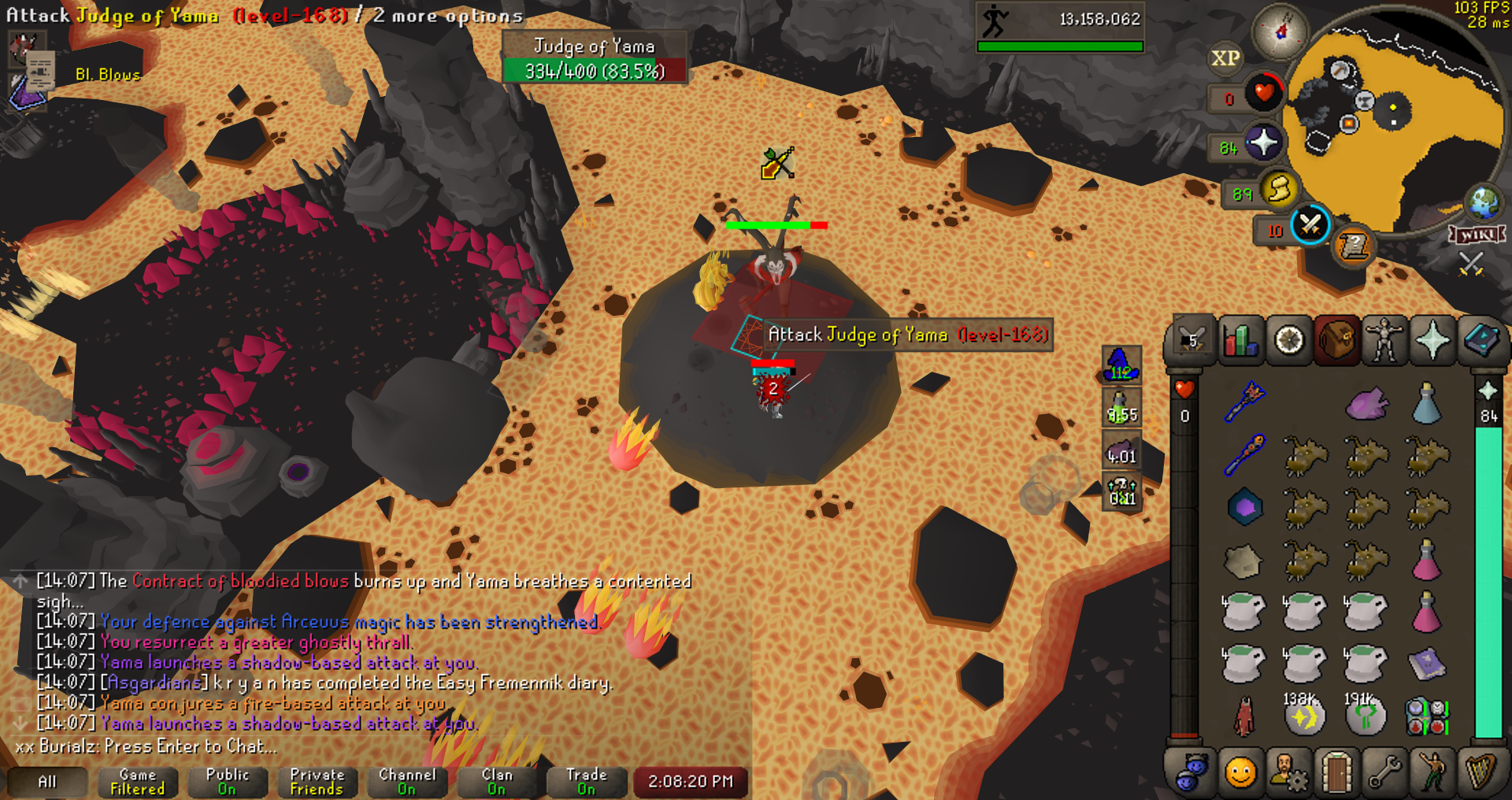The width and height of the screenshot is (1512, 800).
Task: Toggle run with the boot energy orb
Action: 1279,189
